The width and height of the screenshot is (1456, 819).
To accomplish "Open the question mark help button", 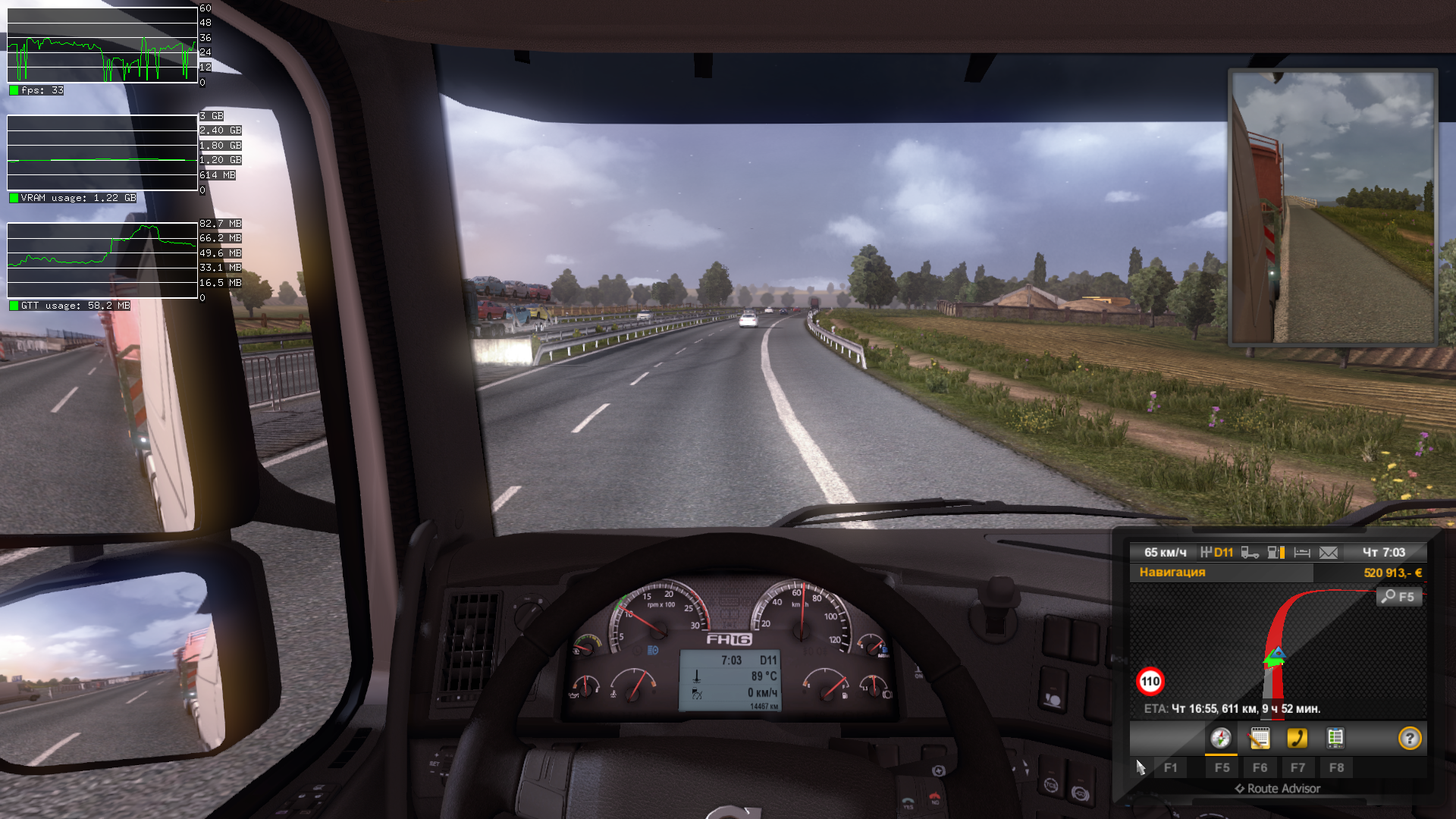I will (1410, 739).
